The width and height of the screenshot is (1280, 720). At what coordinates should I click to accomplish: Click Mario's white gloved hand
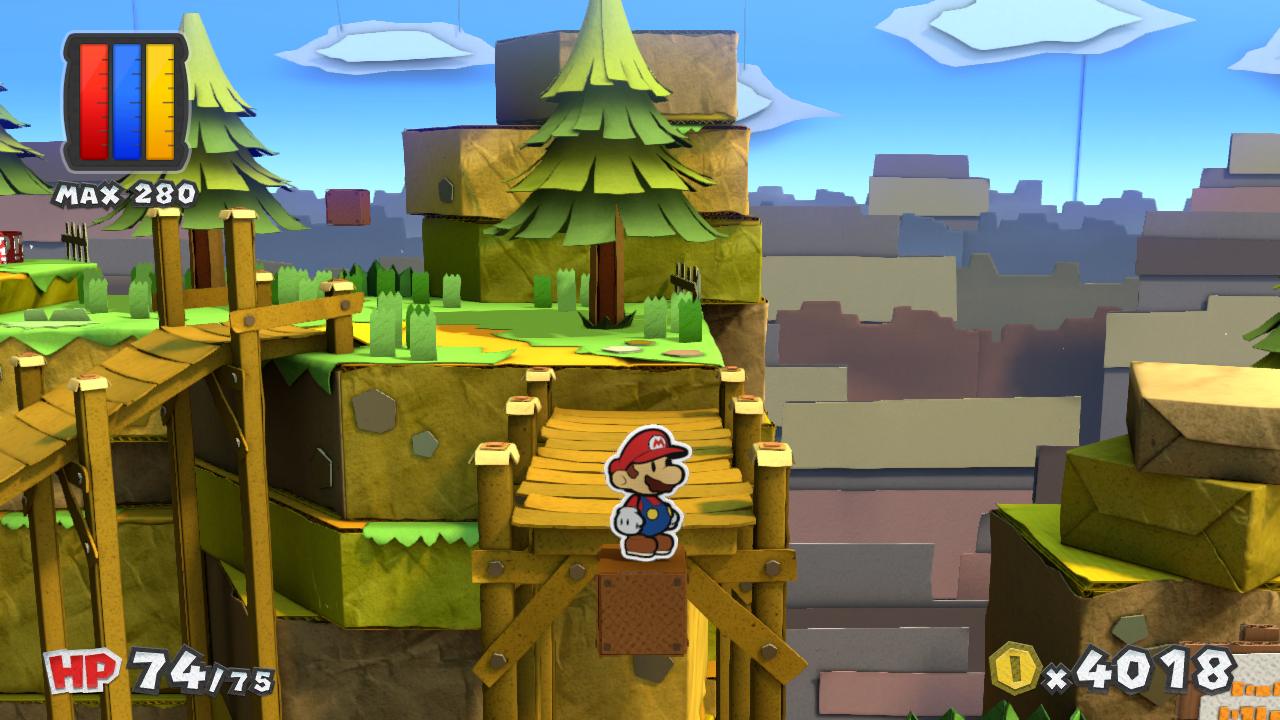[x=628, y=518]
